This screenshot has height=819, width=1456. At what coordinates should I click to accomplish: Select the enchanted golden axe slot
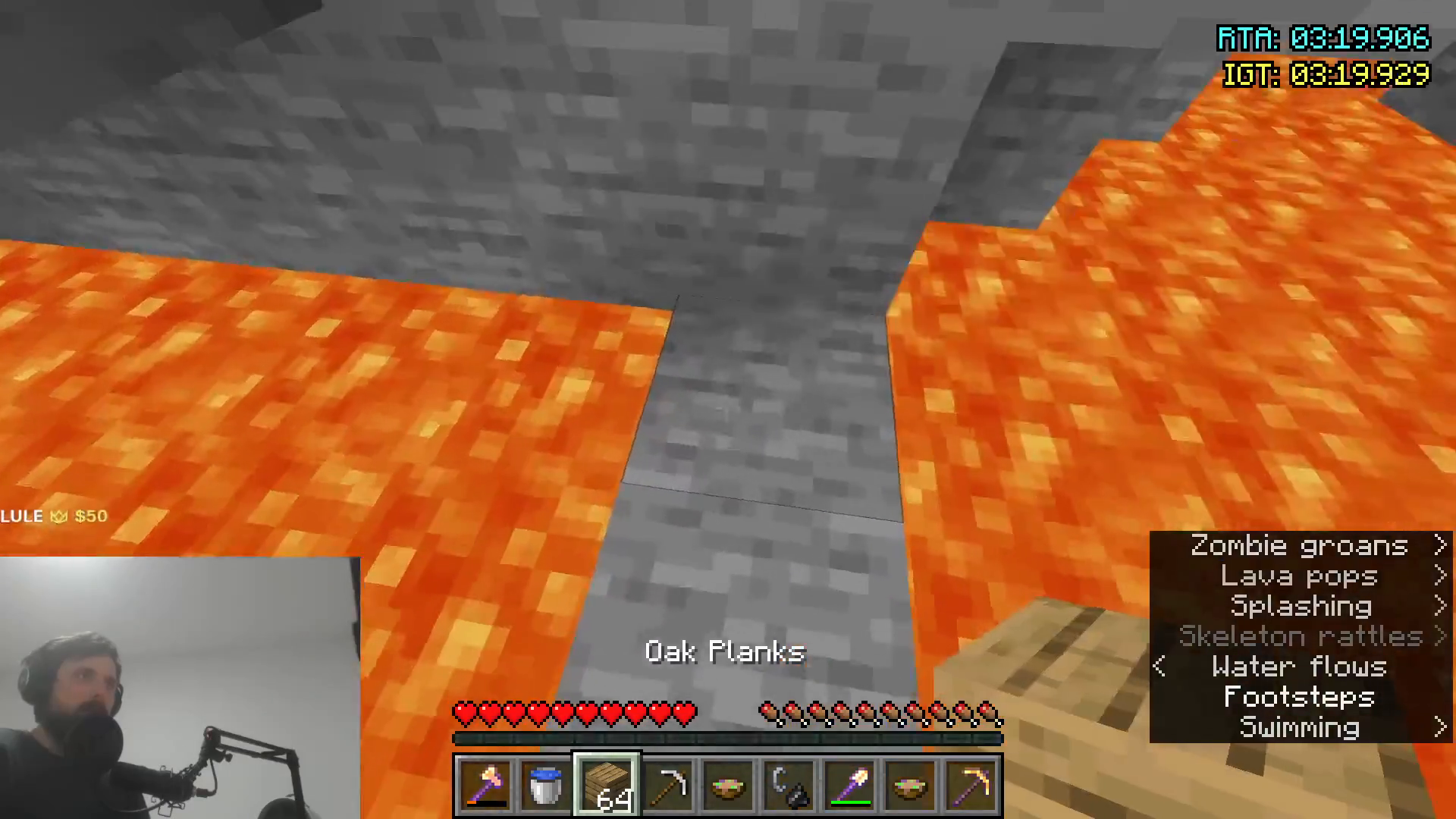tap(485, 786)
